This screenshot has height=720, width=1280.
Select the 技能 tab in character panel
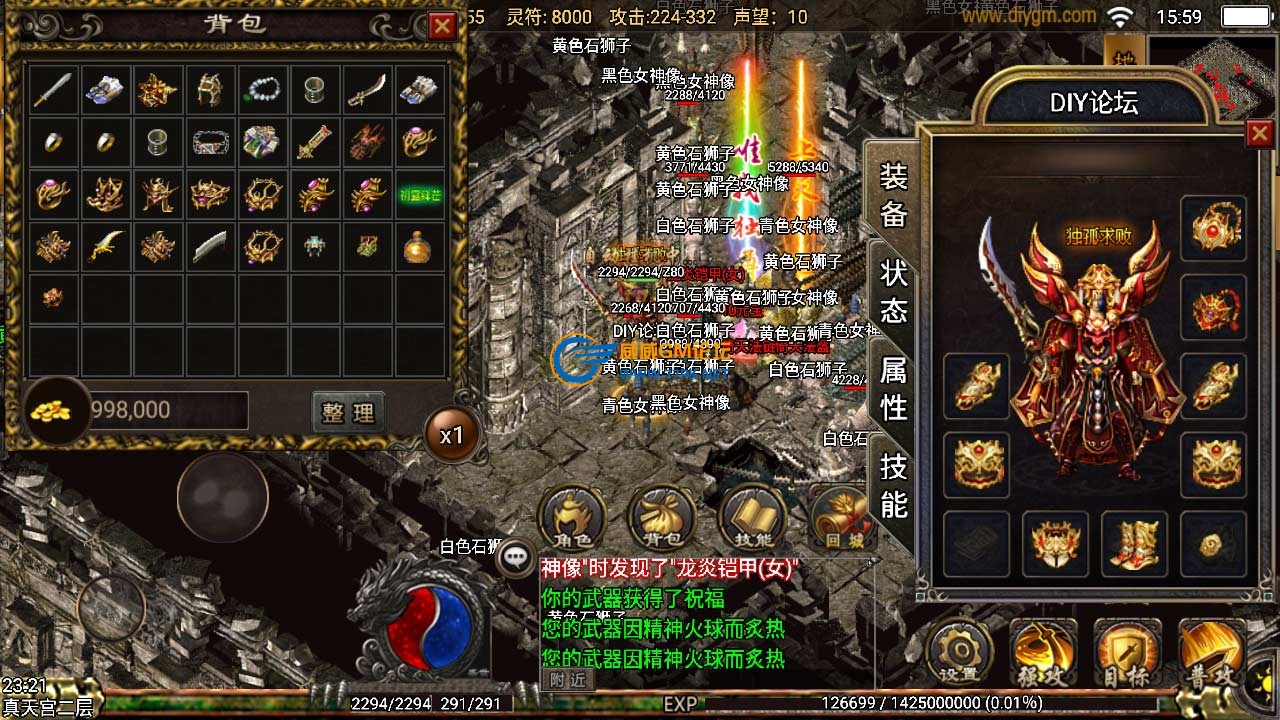tap(893, 484)
